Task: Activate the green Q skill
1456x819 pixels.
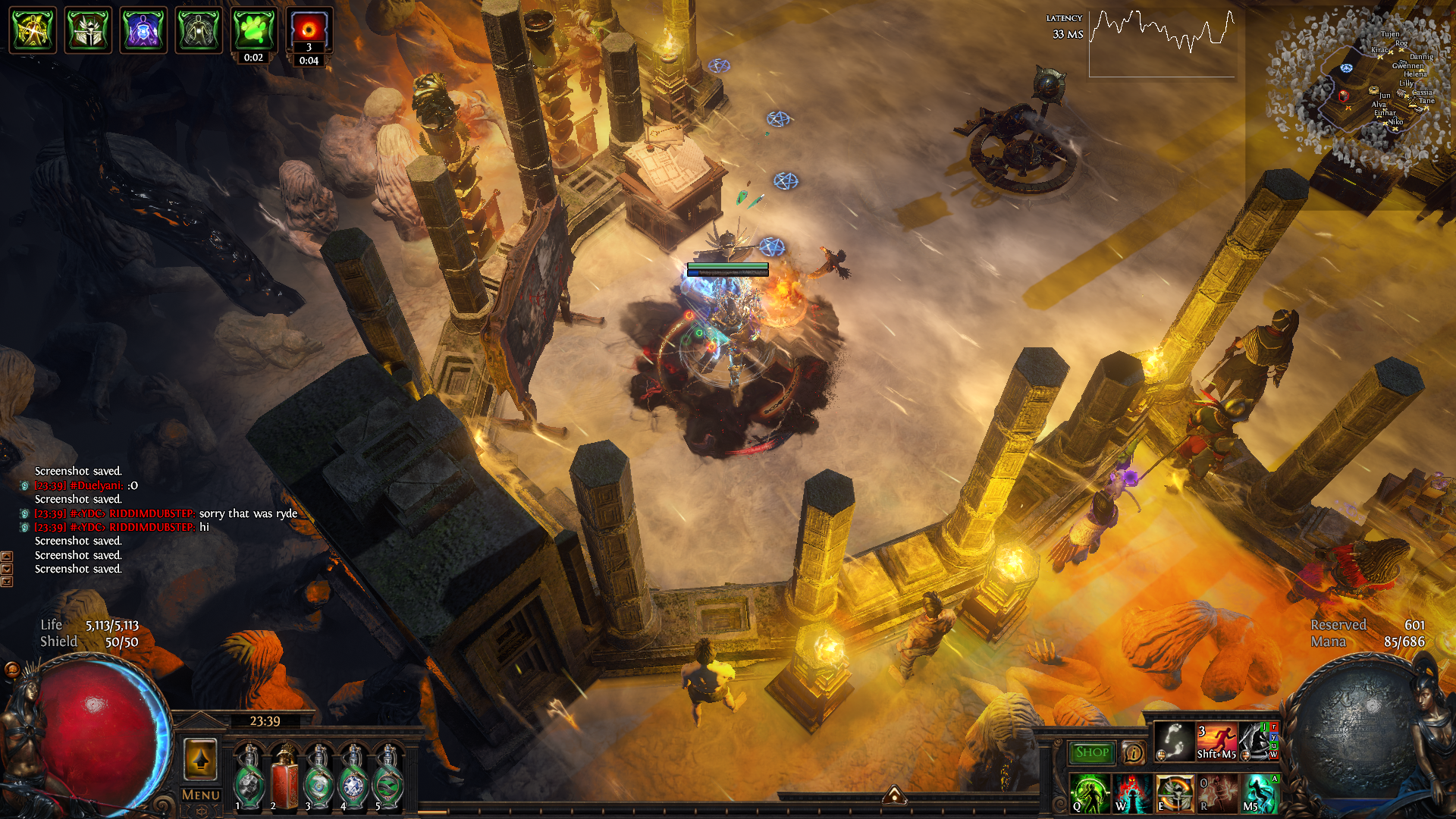Action: [1089, 793]
